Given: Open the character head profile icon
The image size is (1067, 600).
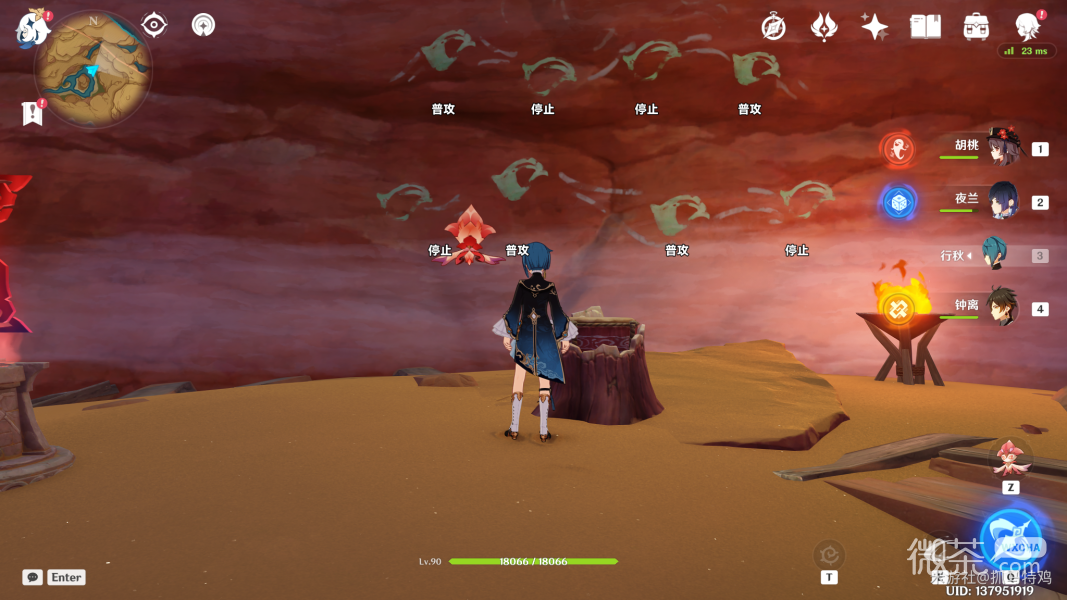Looking at the screenshot, I should click(x=1027, y=27).
